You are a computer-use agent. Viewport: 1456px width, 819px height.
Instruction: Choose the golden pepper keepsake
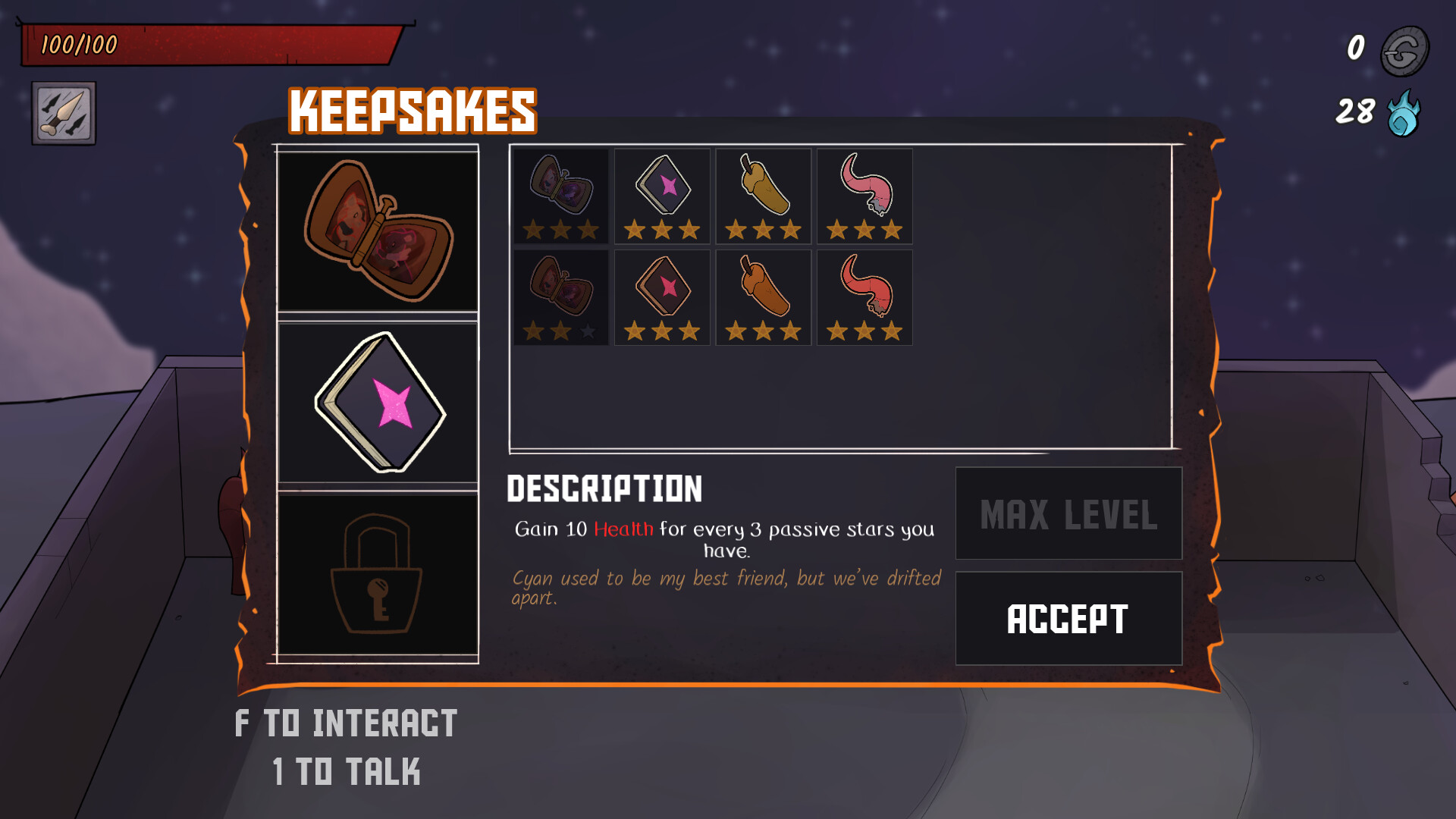[x=763, y=196]
